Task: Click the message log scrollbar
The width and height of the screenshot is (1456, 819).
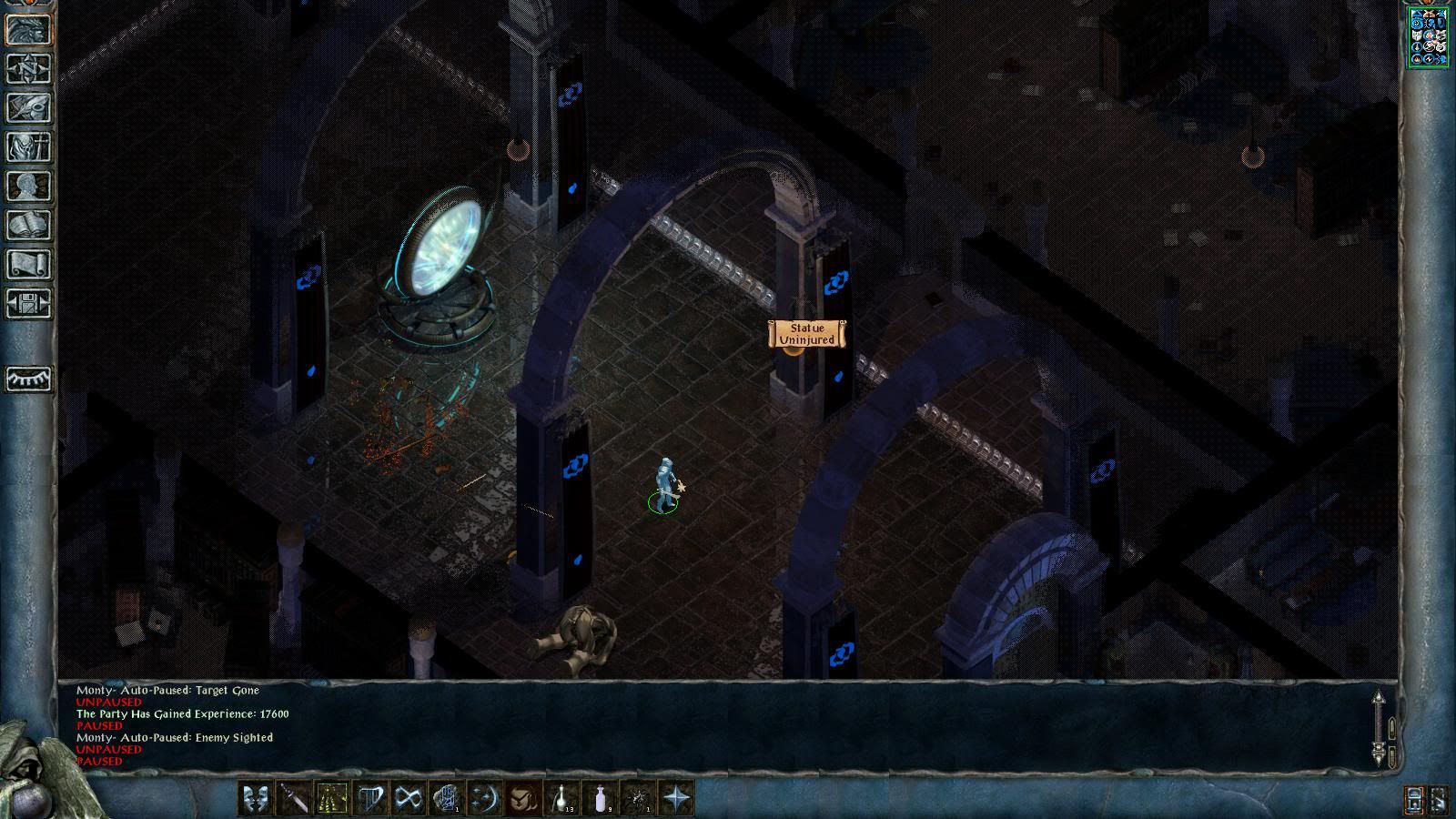Action: [1379, 726]
